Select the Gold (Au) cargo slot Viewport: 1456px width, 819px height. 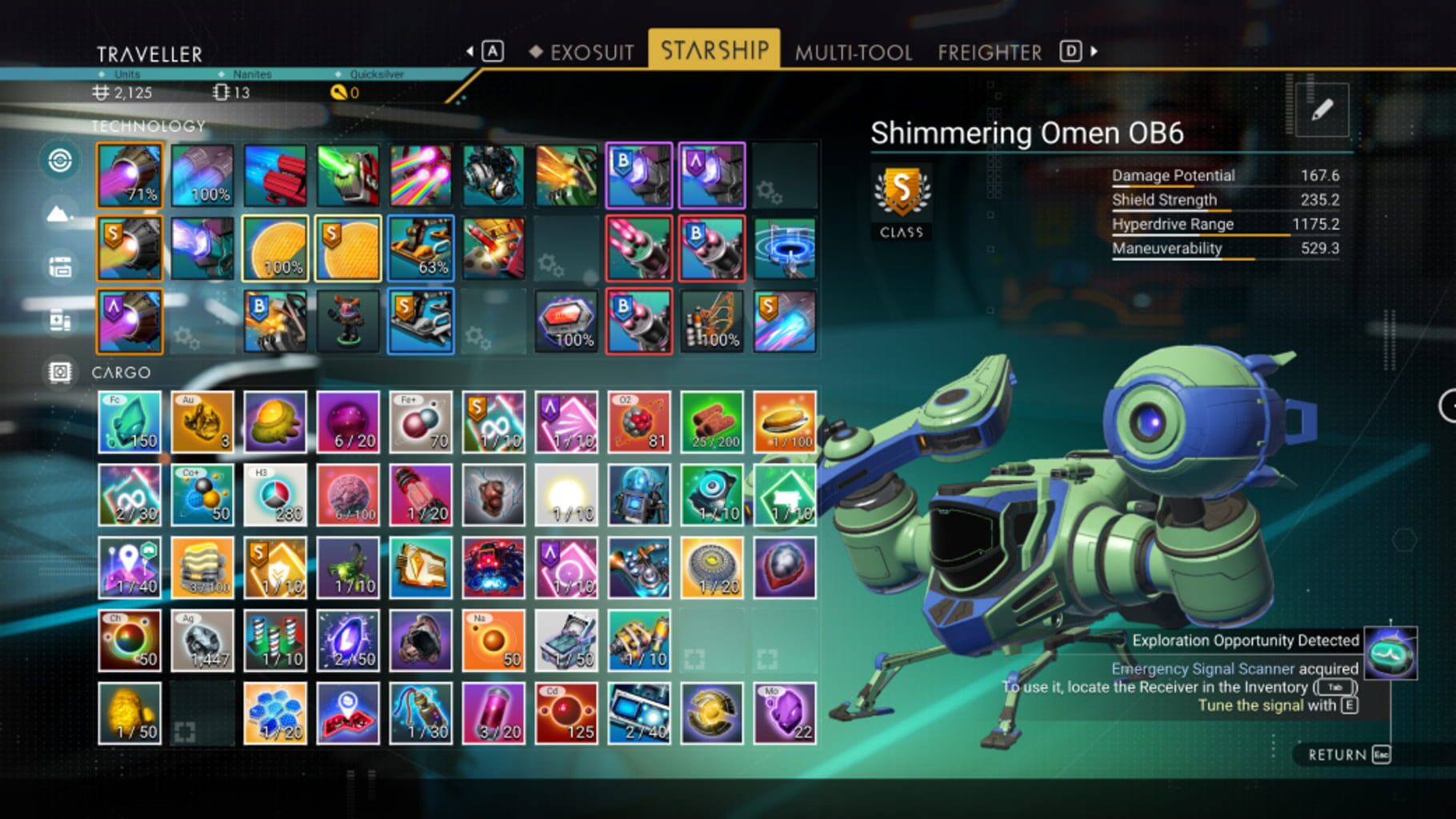203,421
